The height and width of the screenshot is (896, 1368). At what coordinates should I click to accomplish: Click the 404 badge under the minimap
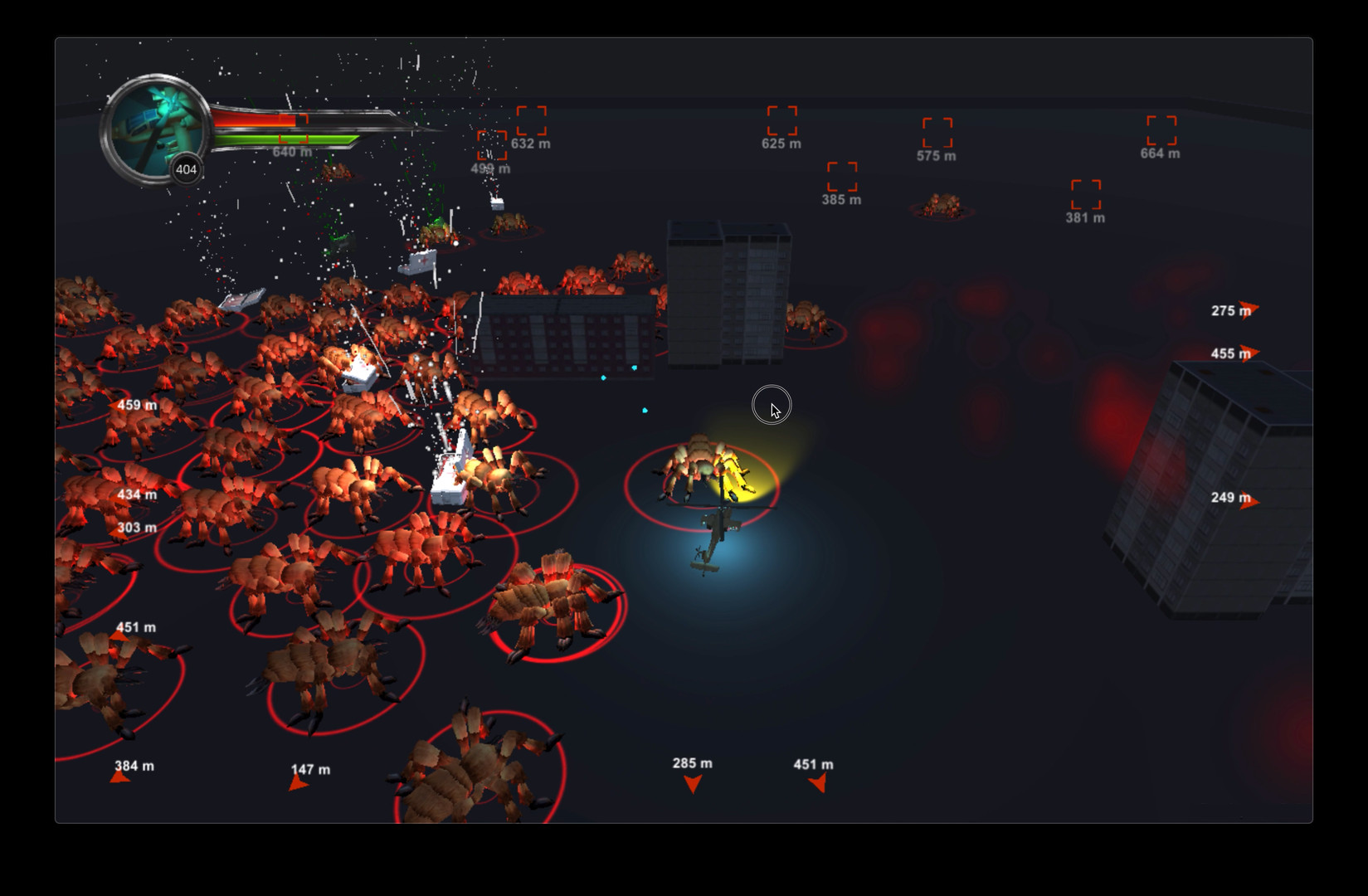tap(185, 169)
